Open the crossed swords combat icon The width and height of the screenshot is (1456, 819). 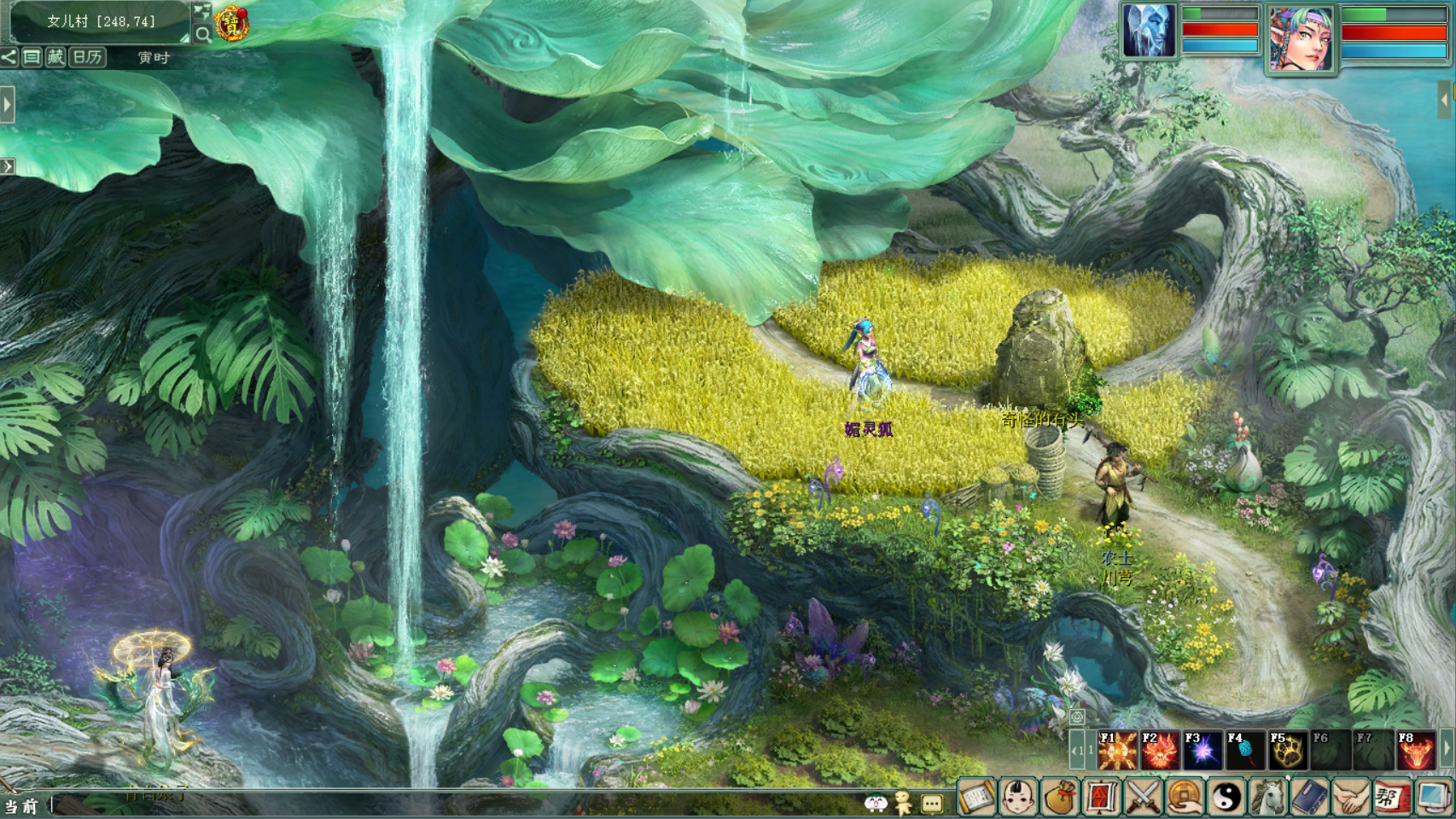coord(1143,798)
